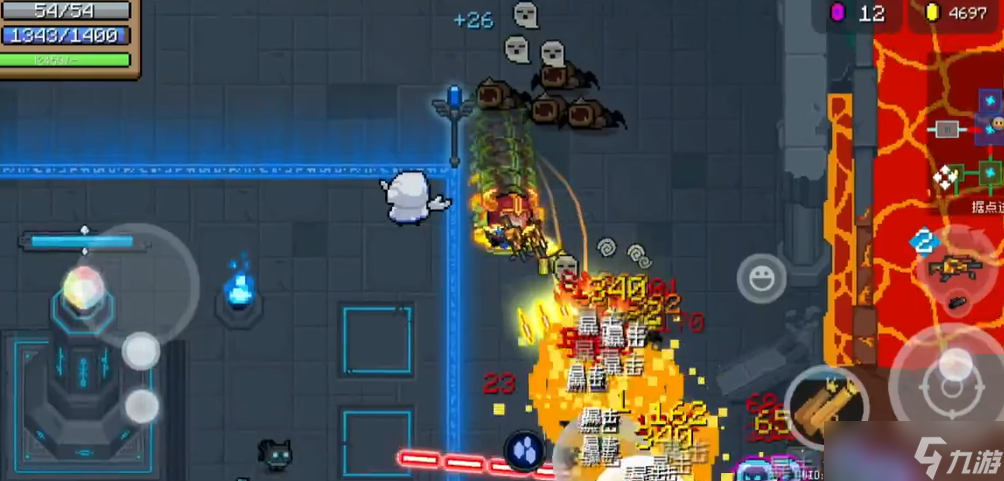The height and width of the screenshot is (481, 1004).
Task: Tap the blue footprint icon button
Action: pos(523,449)
